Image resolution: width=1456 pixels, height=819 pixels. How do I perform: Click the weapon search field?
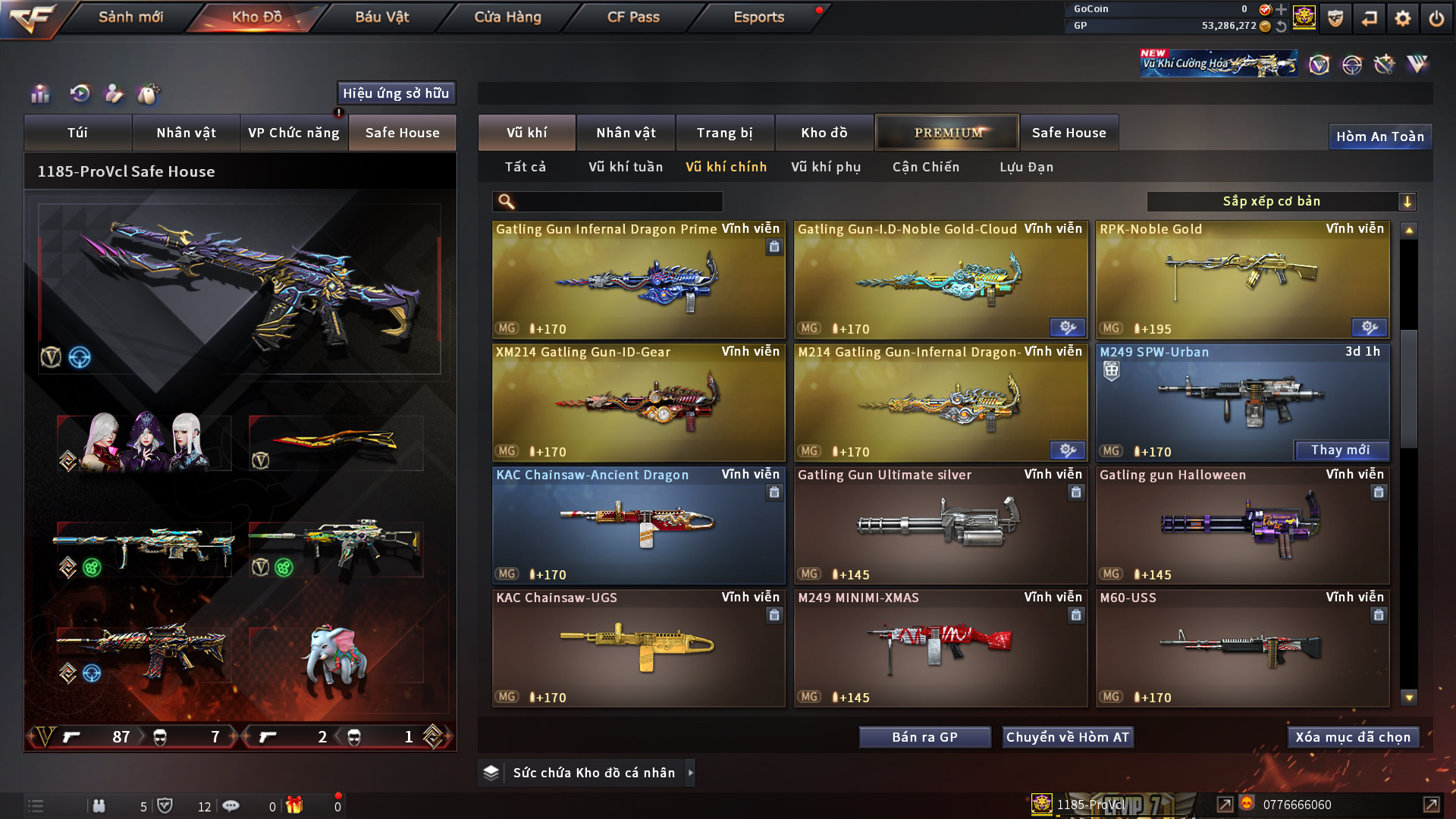[x=618, y=202]
